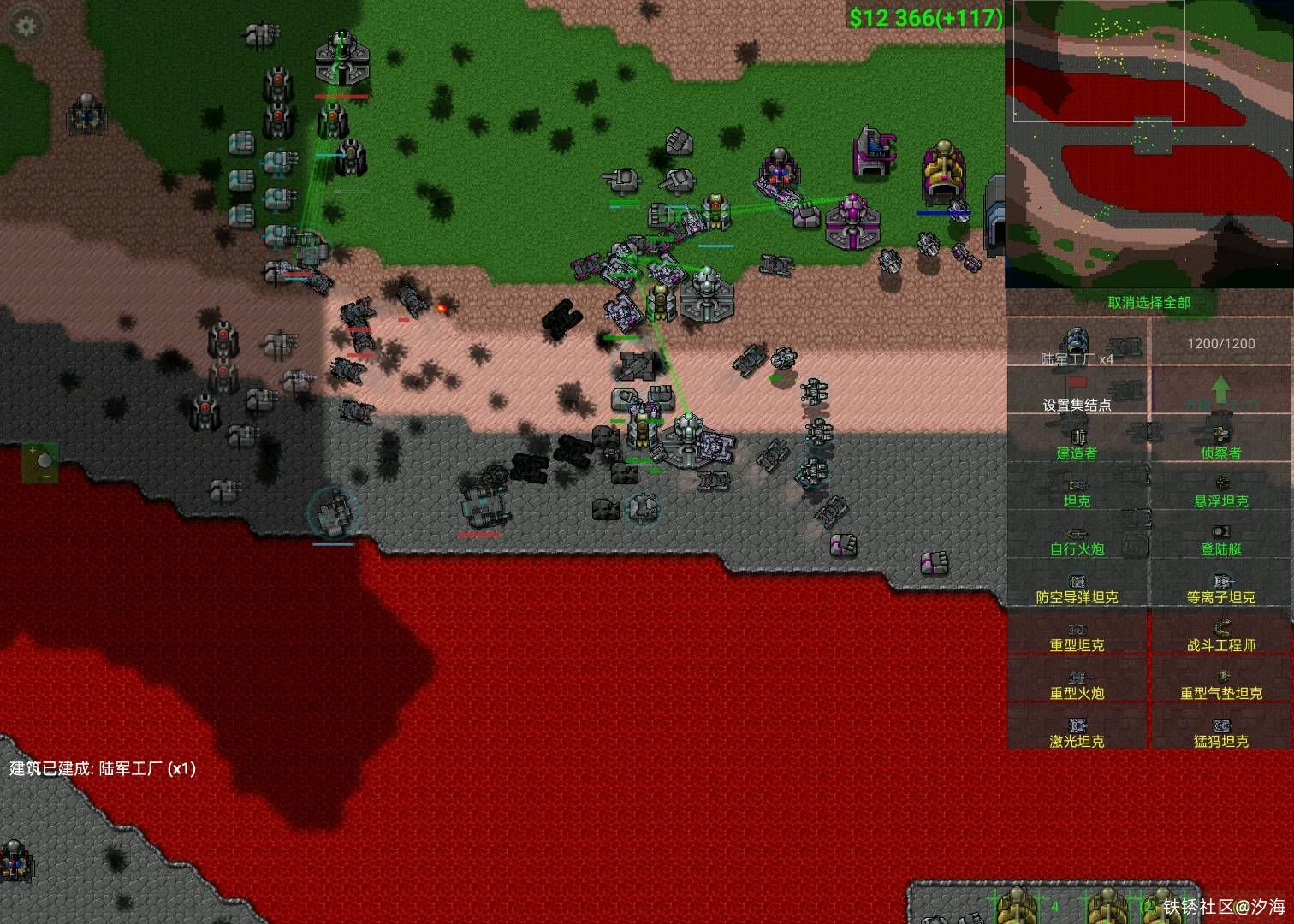This screenshot has width=1294, height=924.
Task: Activate the green arrow upgrade button
Action: (1220, 394)
